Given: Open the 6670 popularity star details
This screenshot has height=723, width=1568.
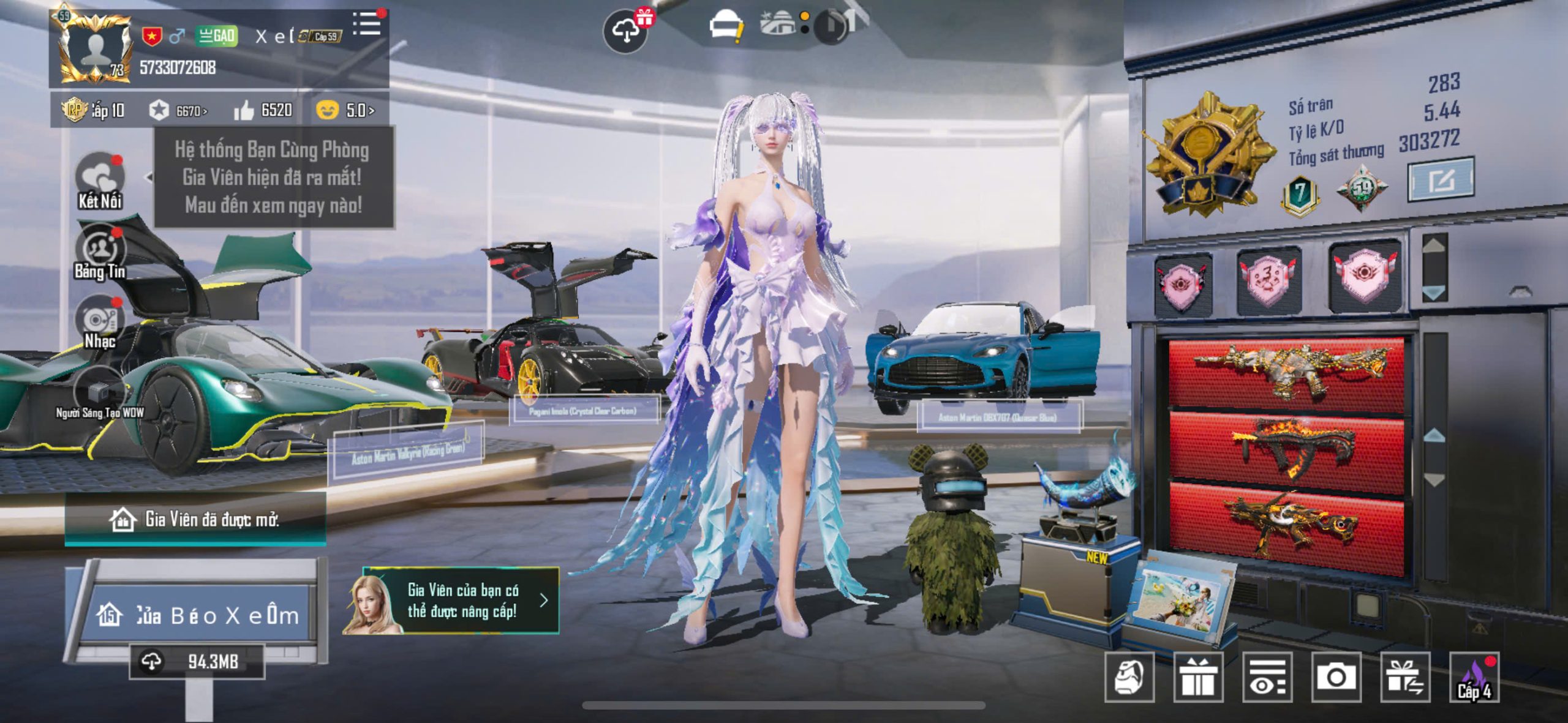Looking at the screenshot, I should click(x=178, y=111).
